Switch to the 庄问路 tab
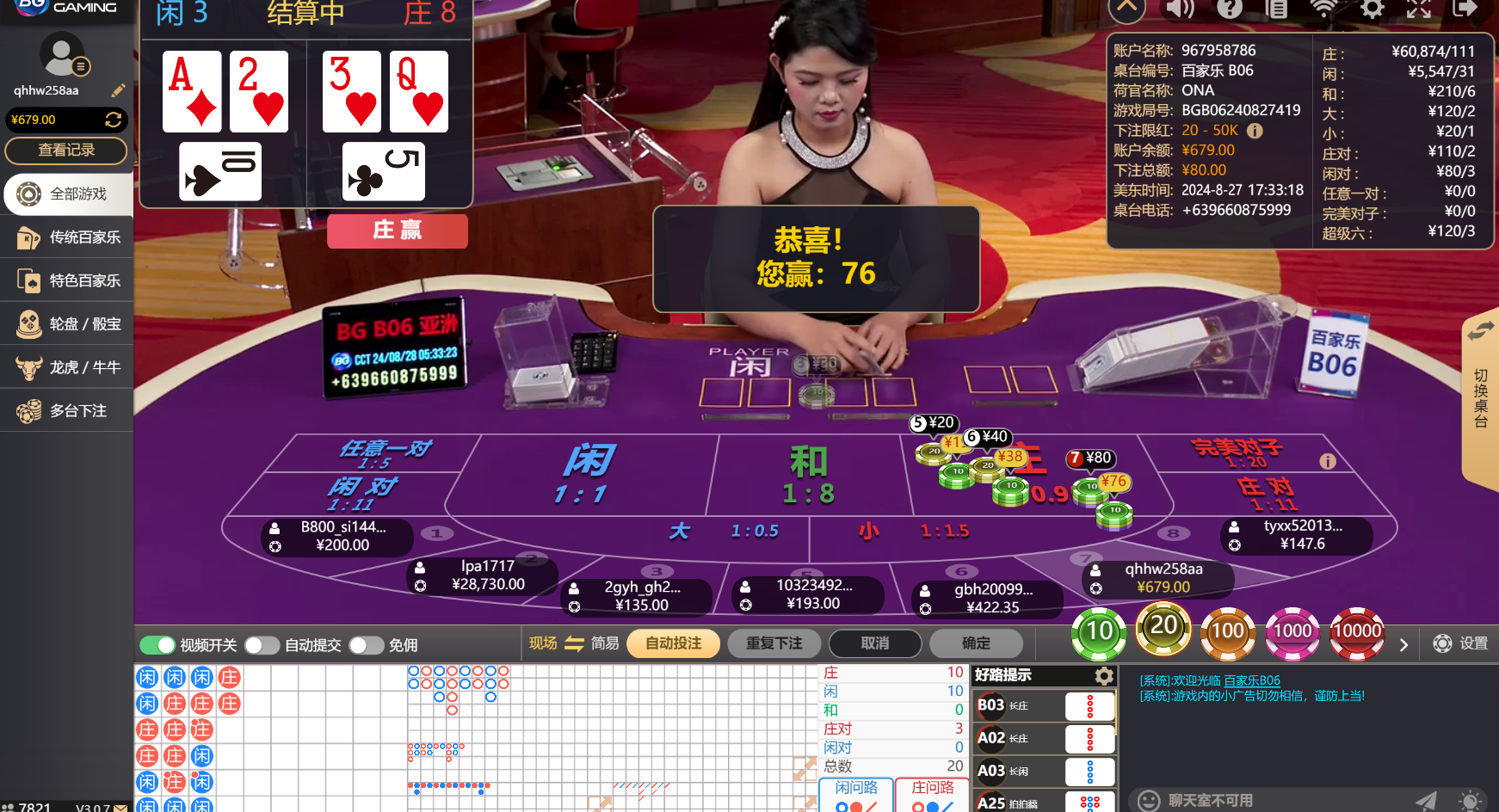The height and width of the screenshot is (812, 1499). pyautogui.click(x=932, y=787)
